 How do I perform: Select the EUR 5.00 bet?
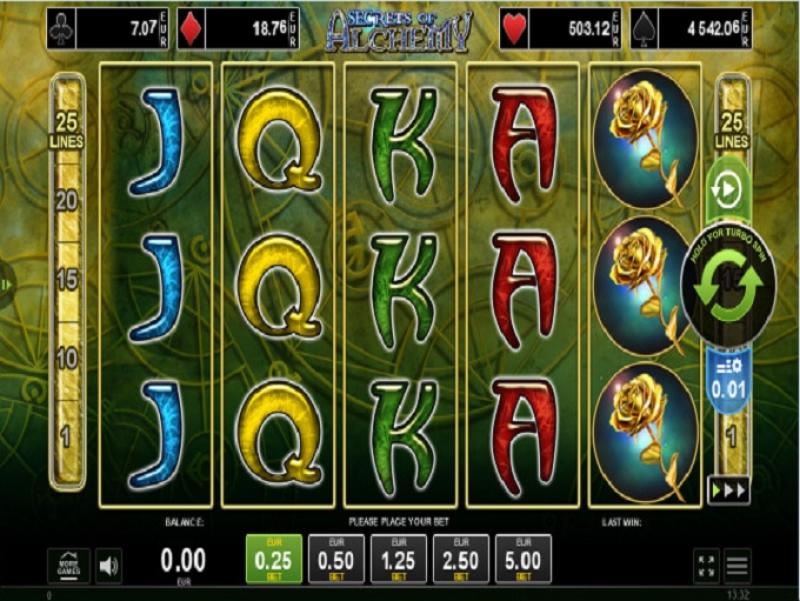(x=523, y=559)
